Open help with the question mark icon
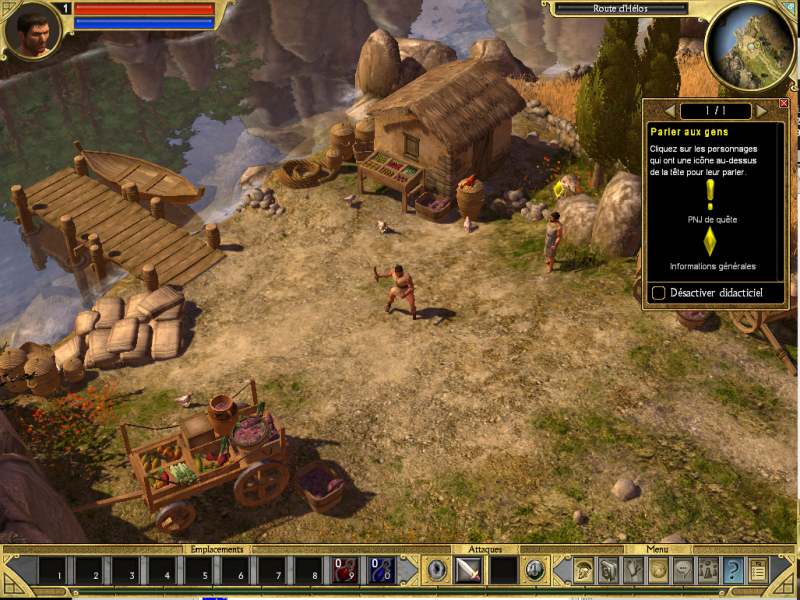Screen dimensions: 800x600 (x=733, y=570)
